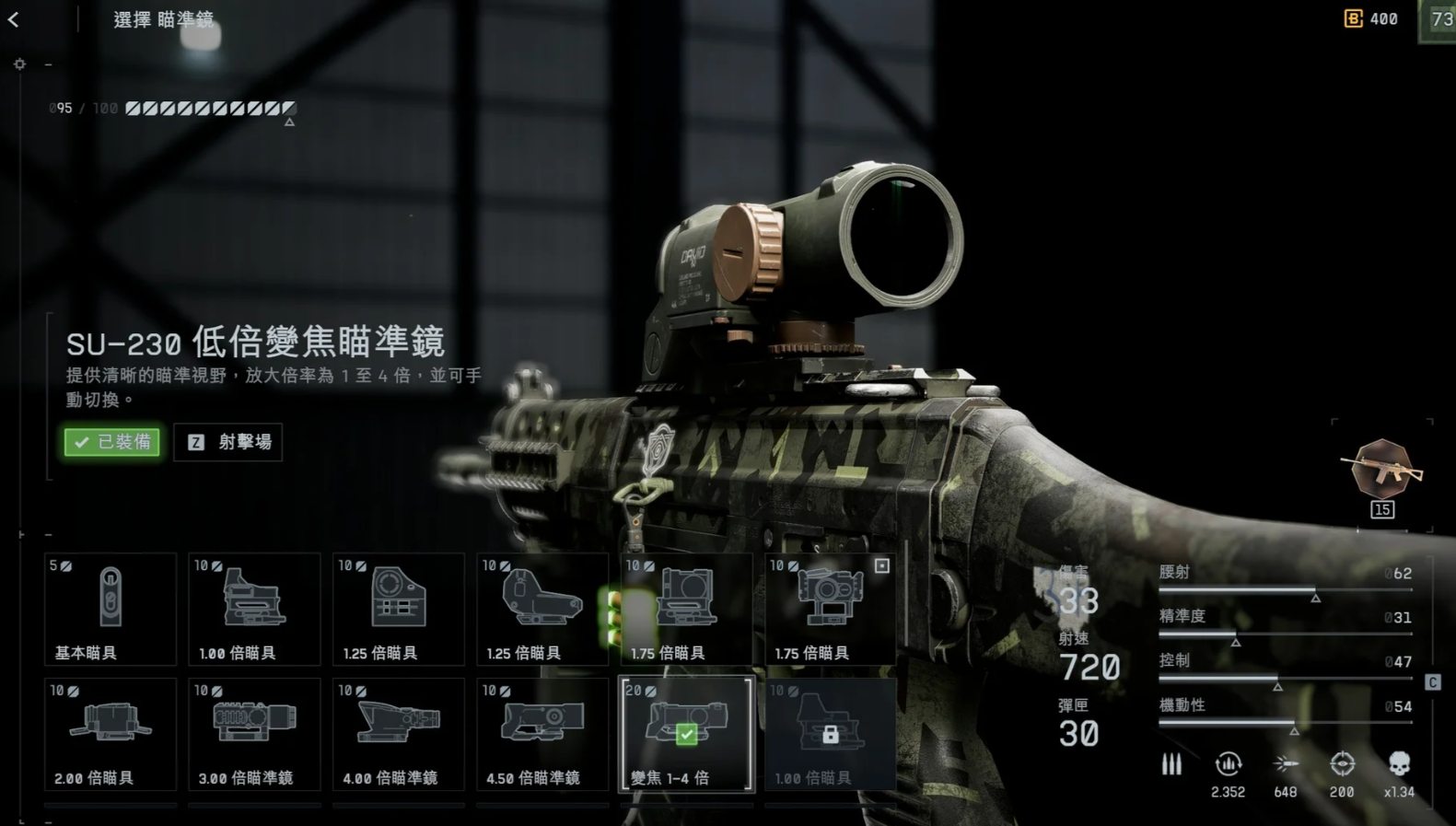1456x826 pixels.
Task: Select the 基本瞄具 basic sight slot
Action: click(x=111, y=609)
